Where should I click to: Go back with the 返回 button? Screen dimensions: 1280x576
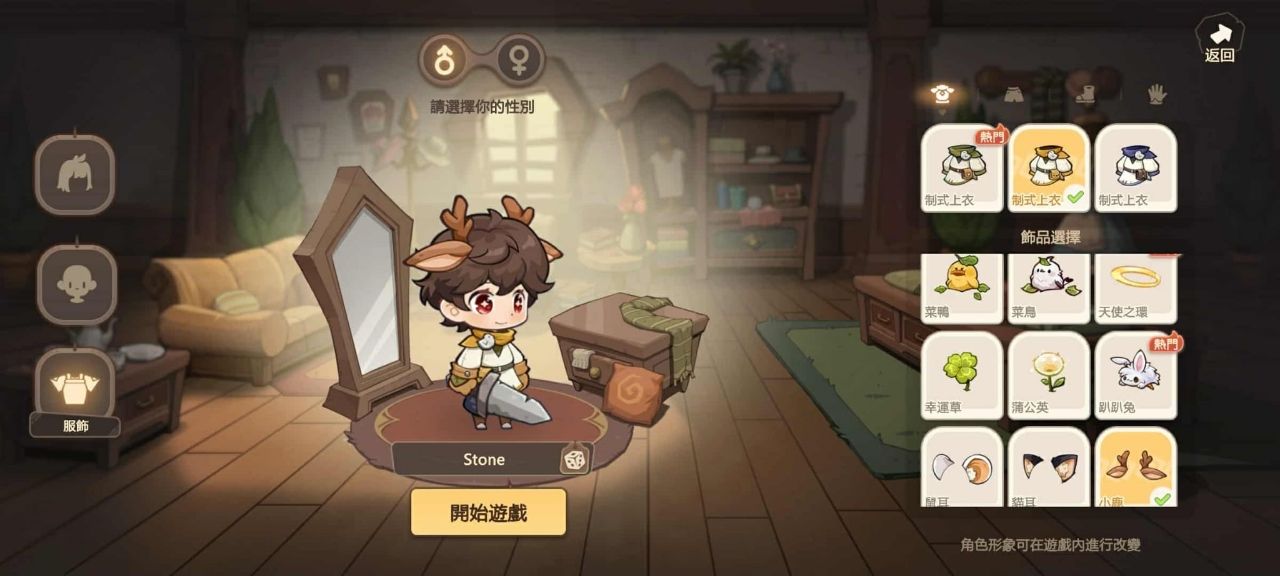(x=1219, y=40)
